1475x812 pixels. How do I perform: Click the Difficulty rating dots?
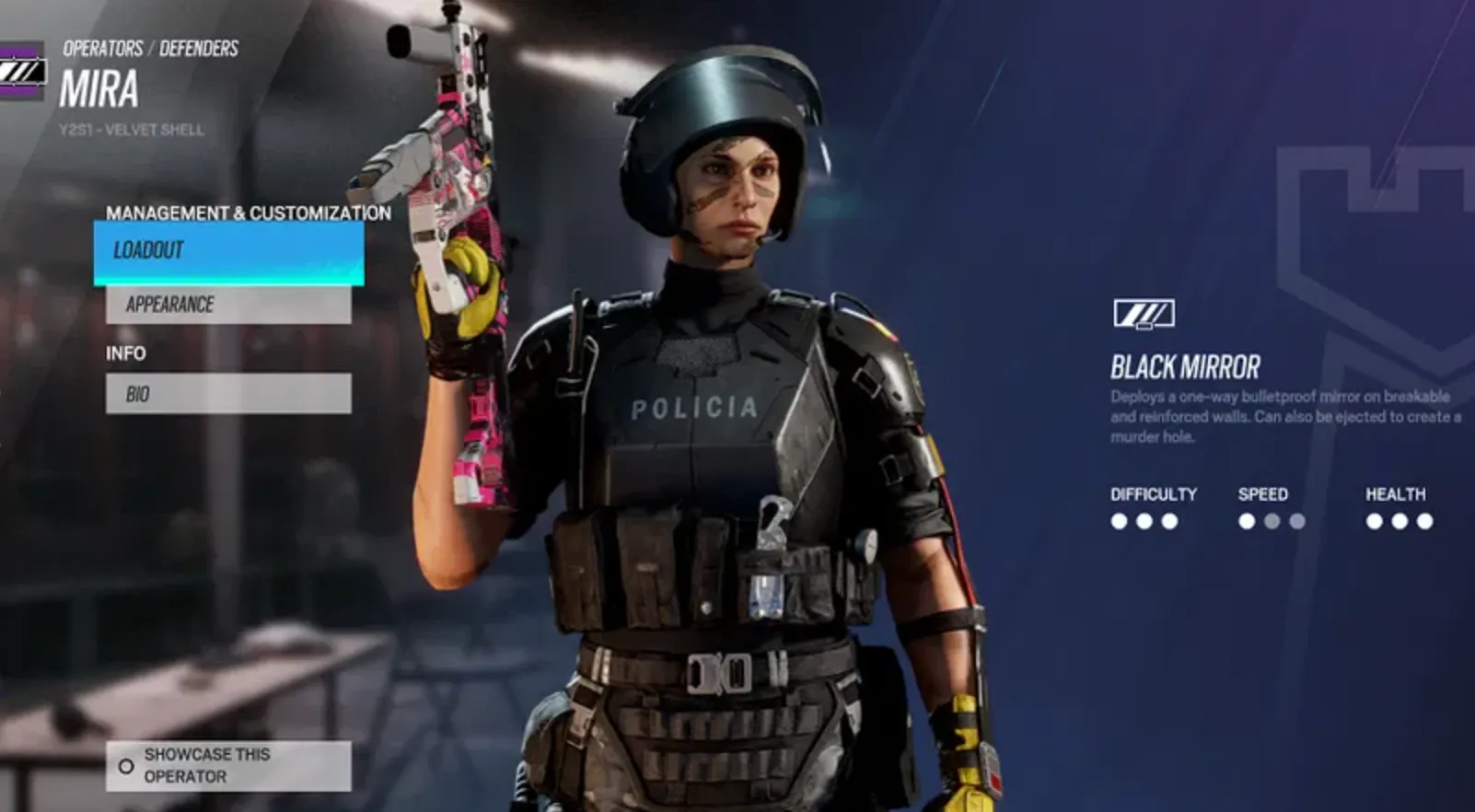1144,521
